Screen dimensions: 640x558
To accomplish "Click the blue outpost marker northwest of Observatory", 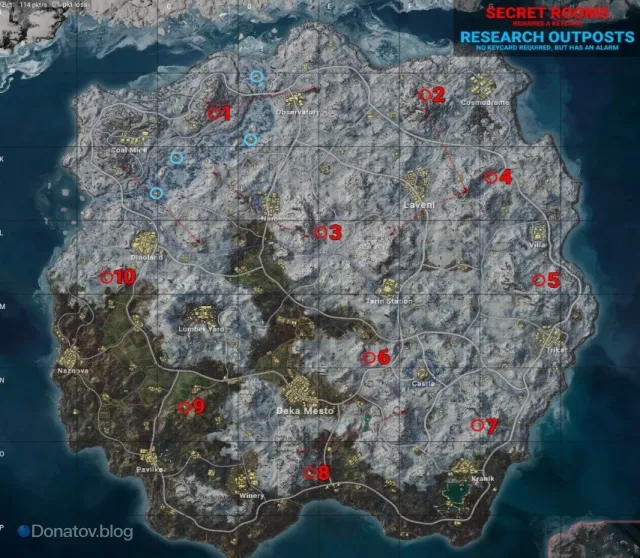I will point(257,76).
